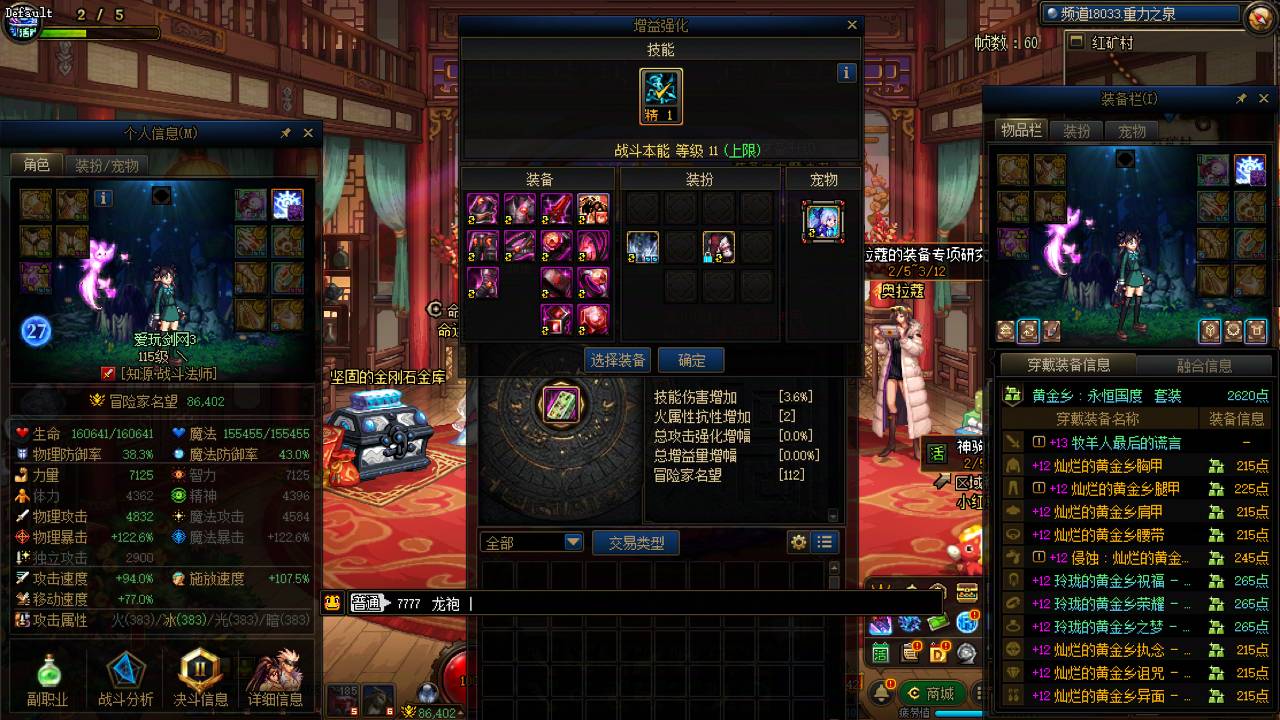Switch to the 融合信息 tab
Screen dimensions: 1280x720
point(1207,364)
